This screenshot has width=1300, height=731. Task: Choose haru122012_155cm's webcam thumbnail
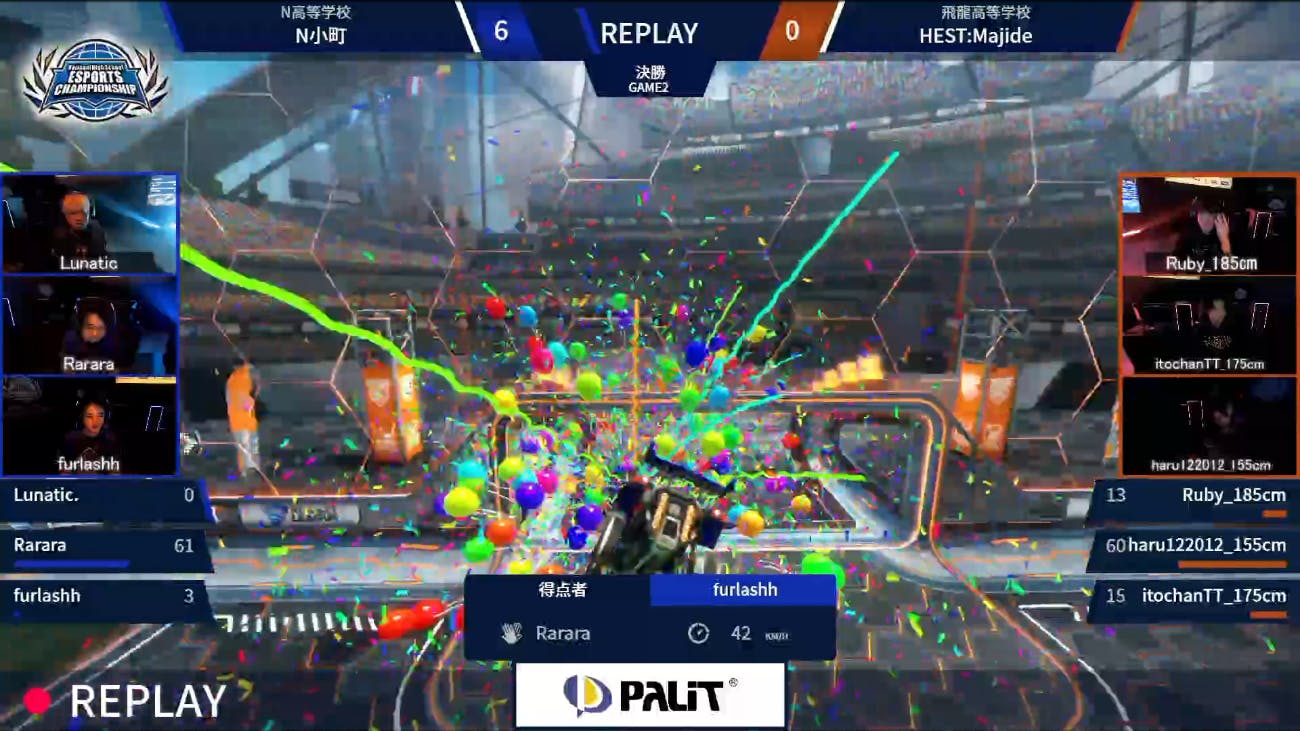(1208, 425)
